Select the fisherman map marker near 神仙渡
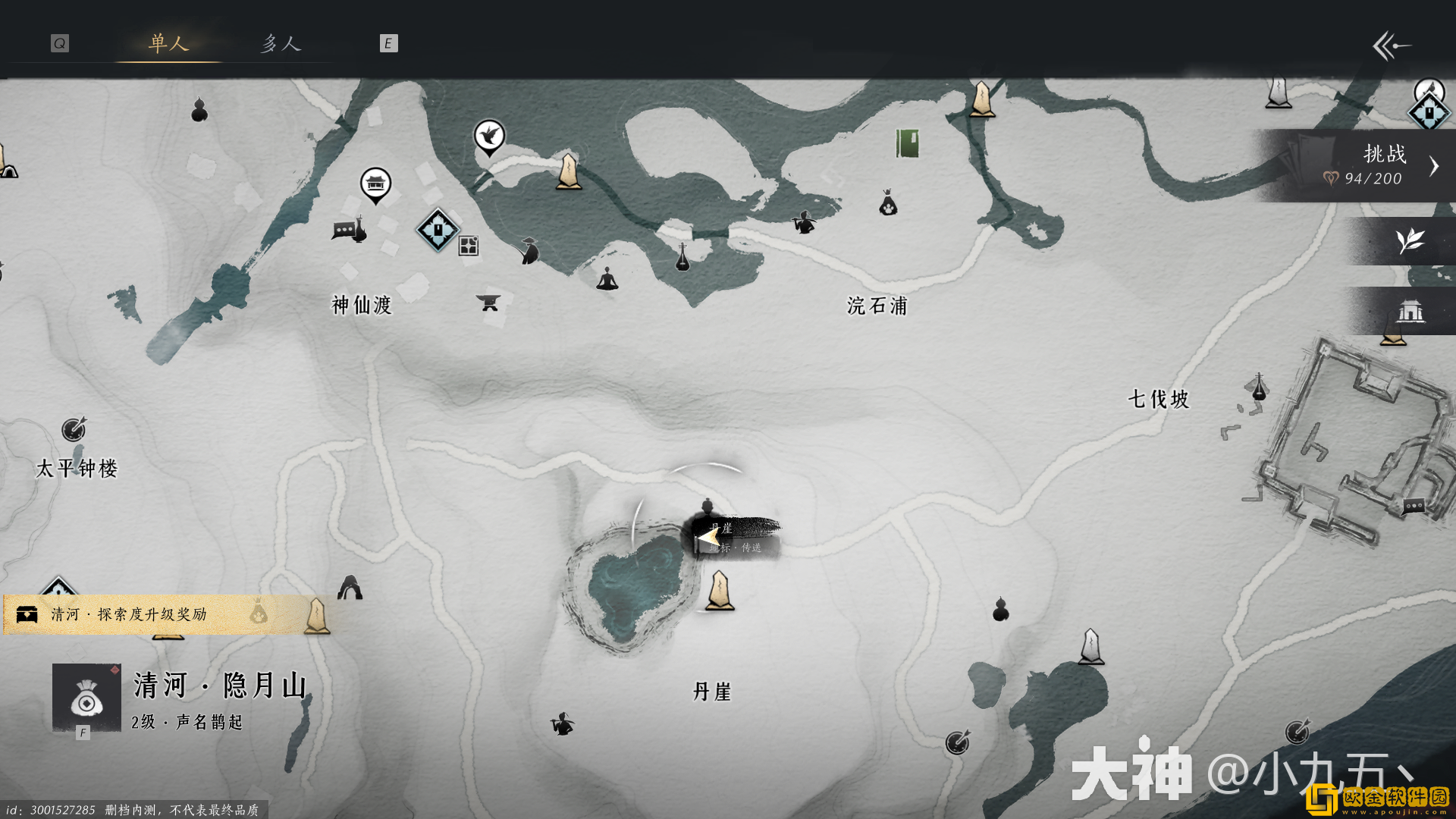Viewport: 1456px width, 819px height. (529, 250)
